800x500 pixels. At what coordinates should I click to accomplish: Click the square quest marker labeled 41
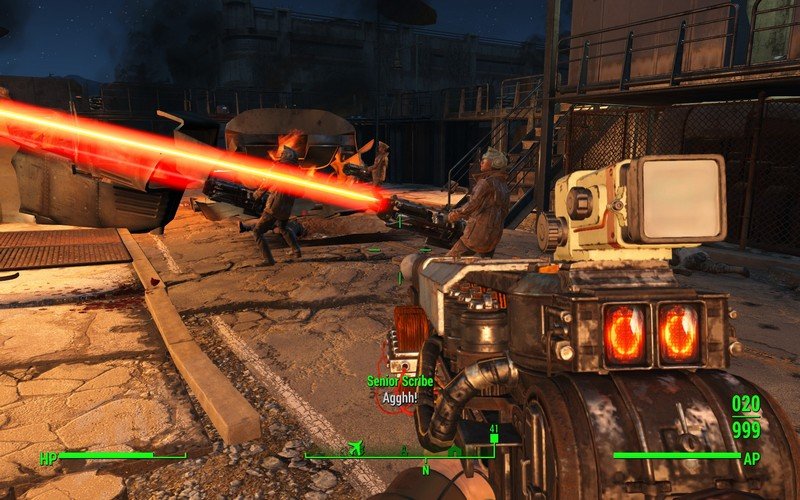(493, 438)
